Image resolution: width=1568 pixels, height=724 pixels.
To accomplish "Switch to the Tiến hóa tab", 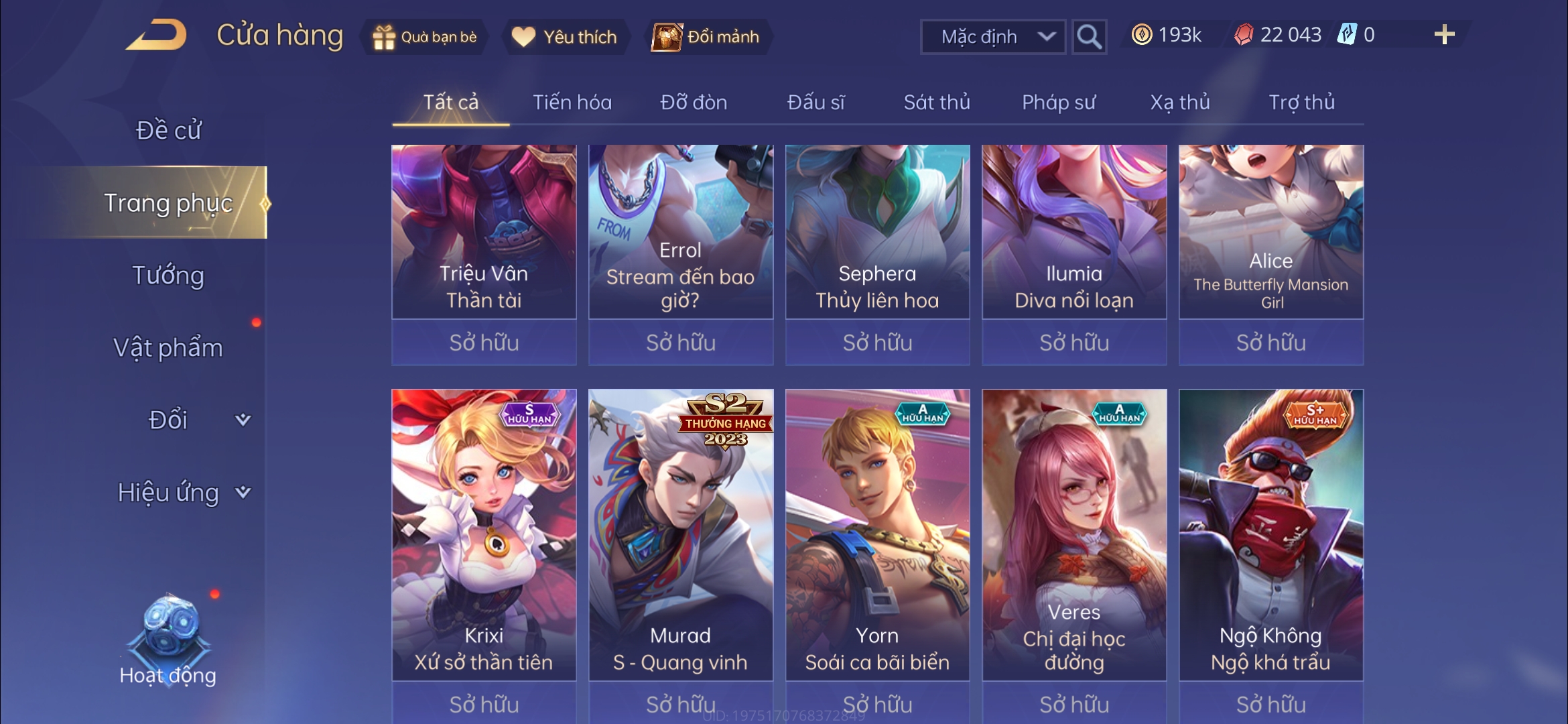I will coord(572,103).
